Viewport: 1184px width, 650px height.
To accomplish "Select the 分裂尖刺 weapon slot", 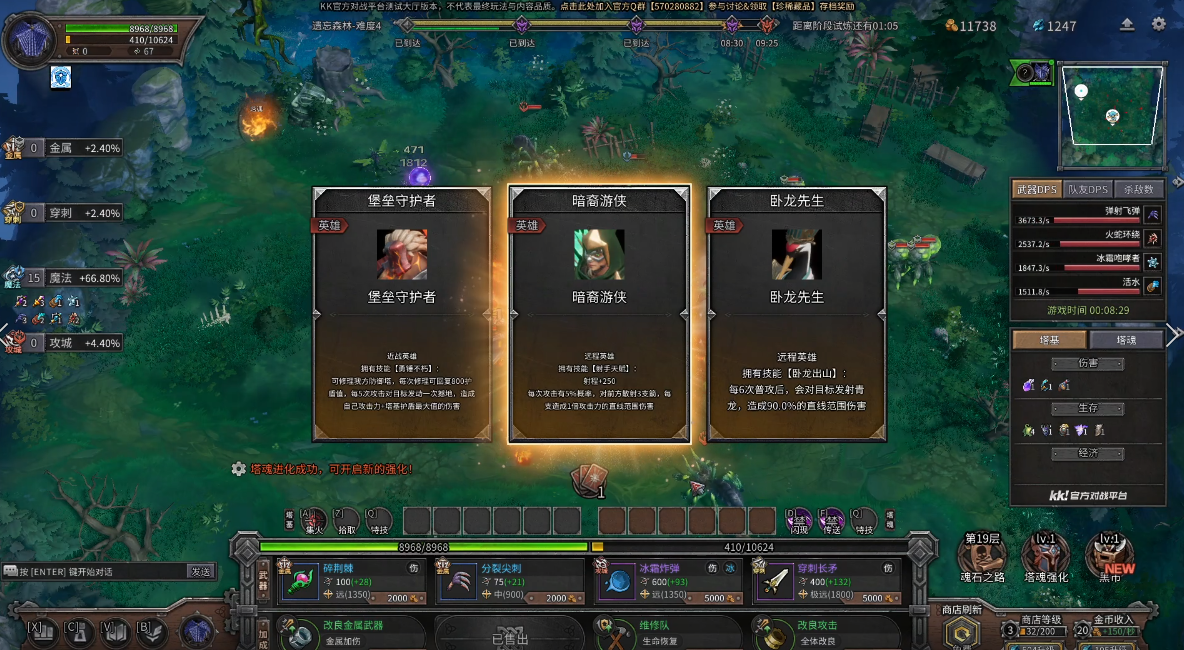I will coord(509,581).
